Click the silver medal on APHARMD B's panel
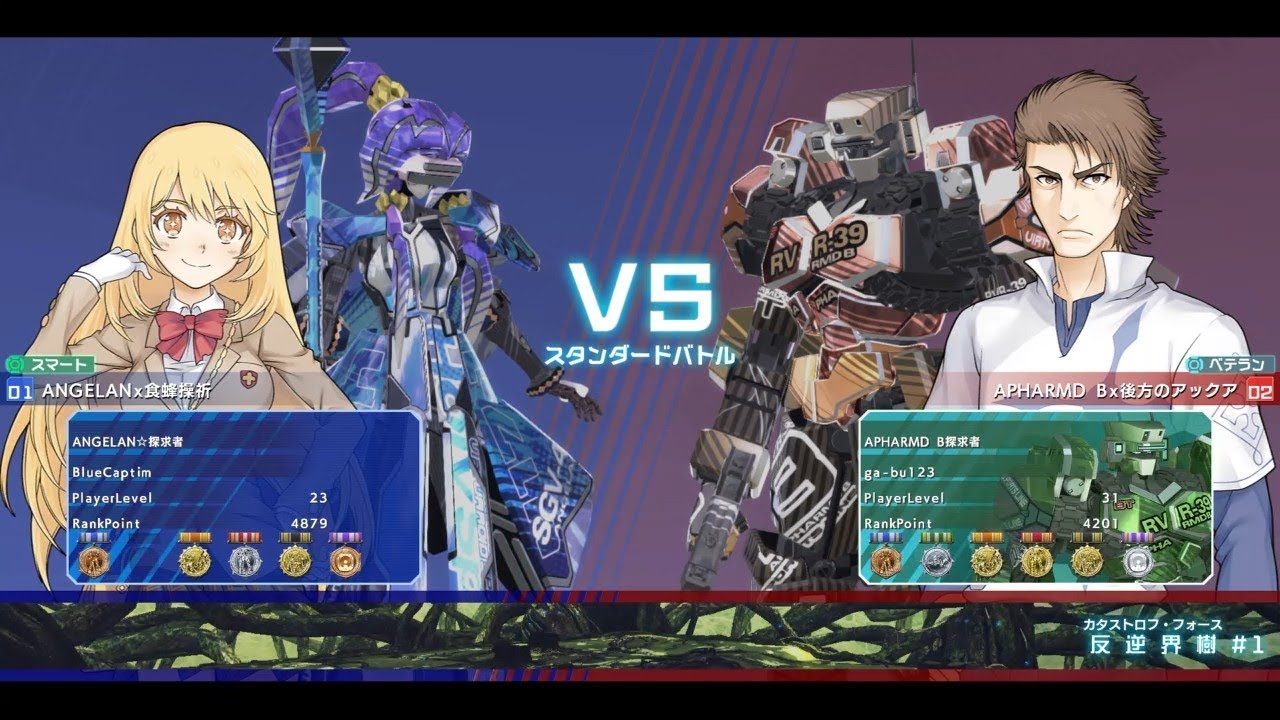1280x720 pixels. [x=936, y=562]
